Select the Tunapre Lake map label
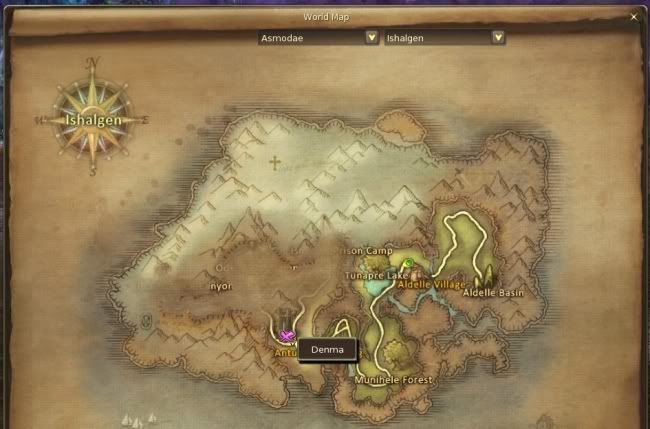The width and height of the screenshot is (650, 429). 371,274
